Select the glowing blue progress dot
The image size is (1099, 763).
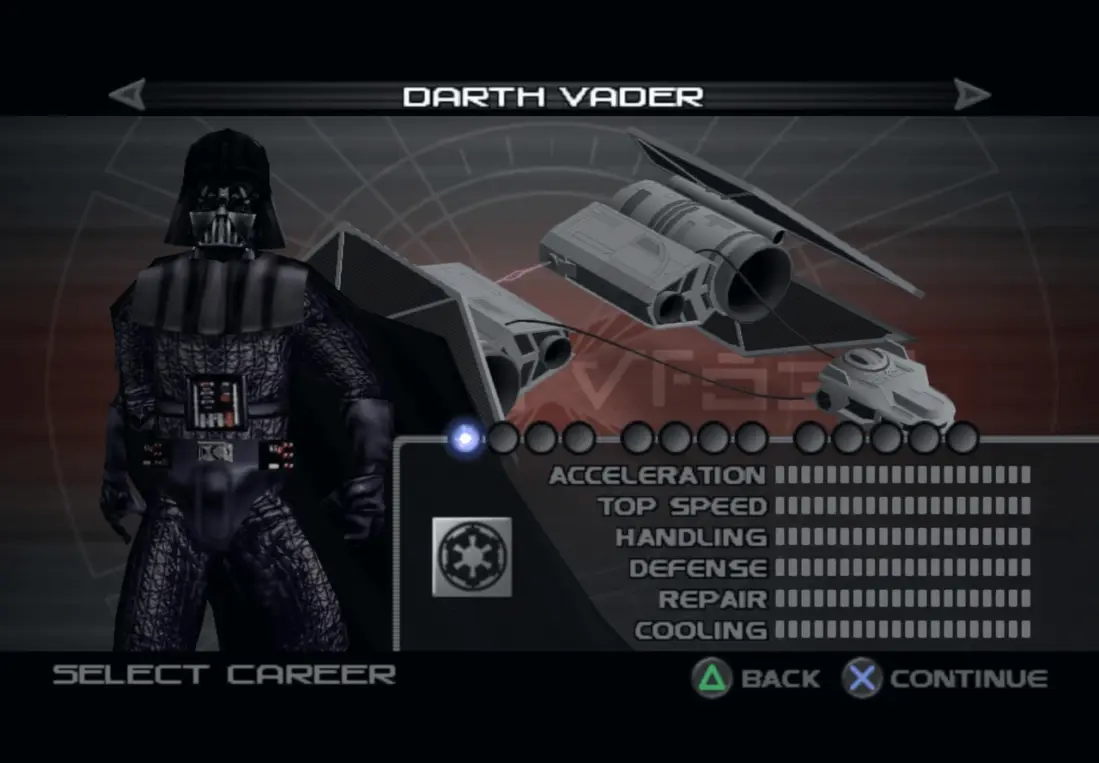(x=465, y=437)
